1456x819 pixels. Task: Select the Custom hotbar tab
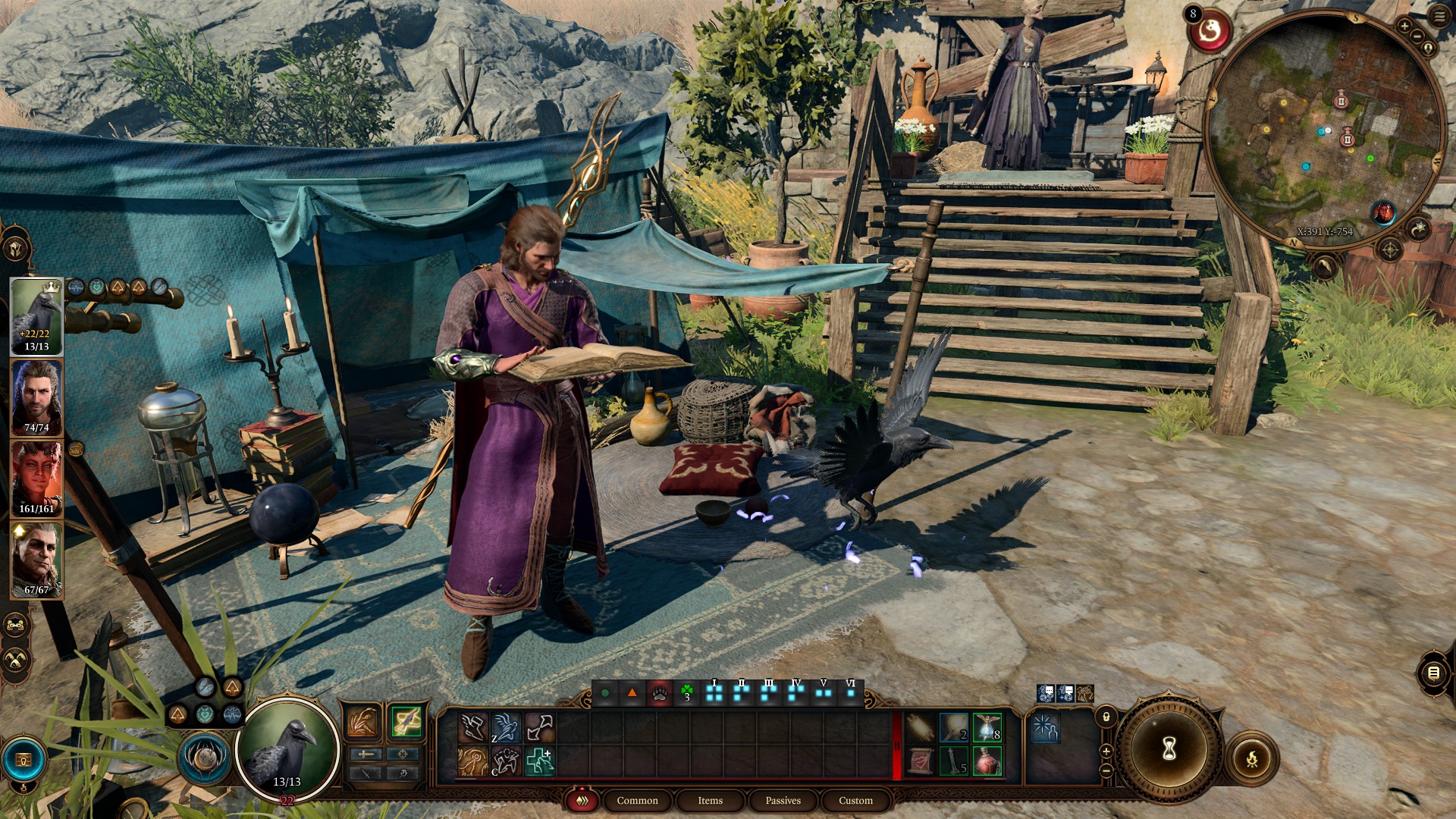[x=855, y=800]
